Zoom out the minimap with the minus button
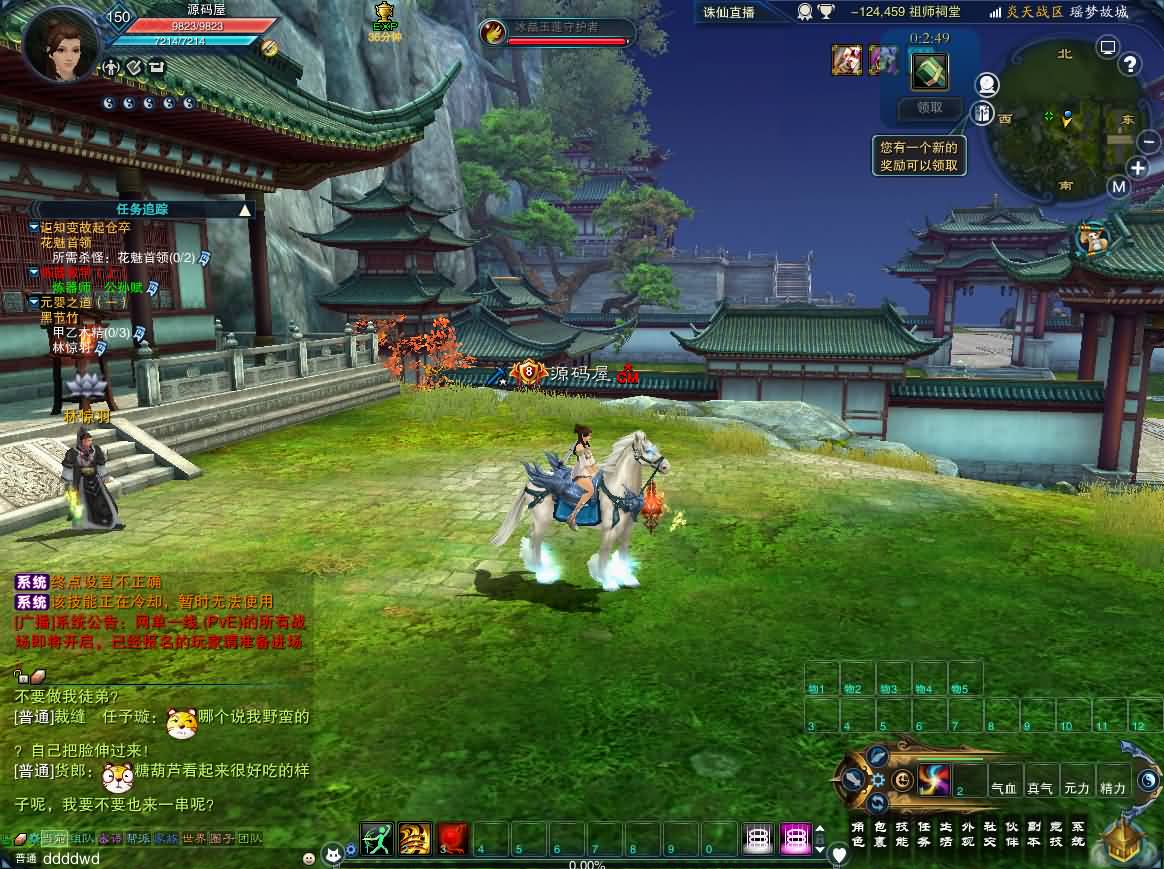Viewport: 1164px width, 869px height. tap(1149, 142)
